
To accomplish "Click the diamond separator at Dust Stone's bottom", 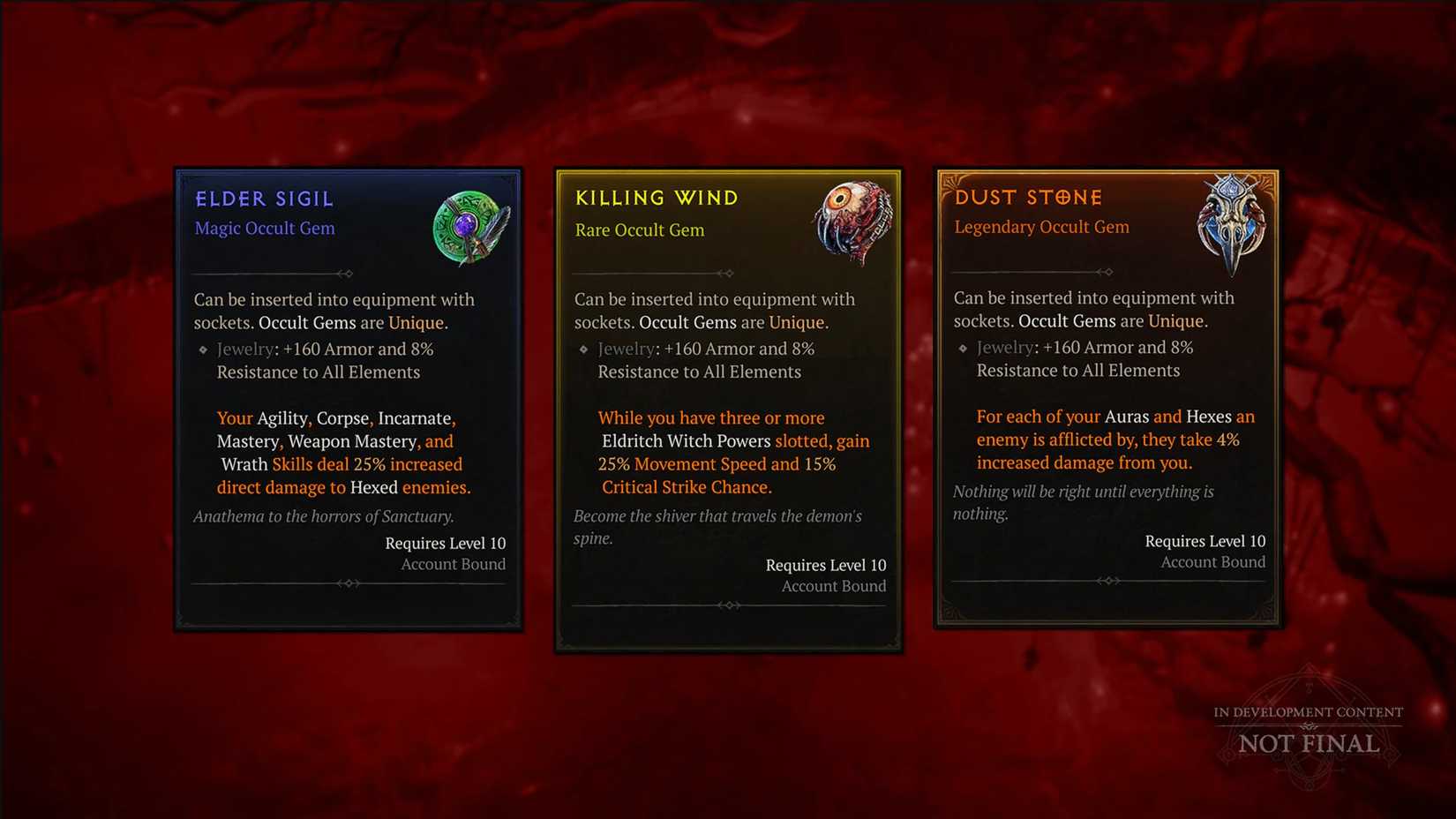I will click(1108, 582).
